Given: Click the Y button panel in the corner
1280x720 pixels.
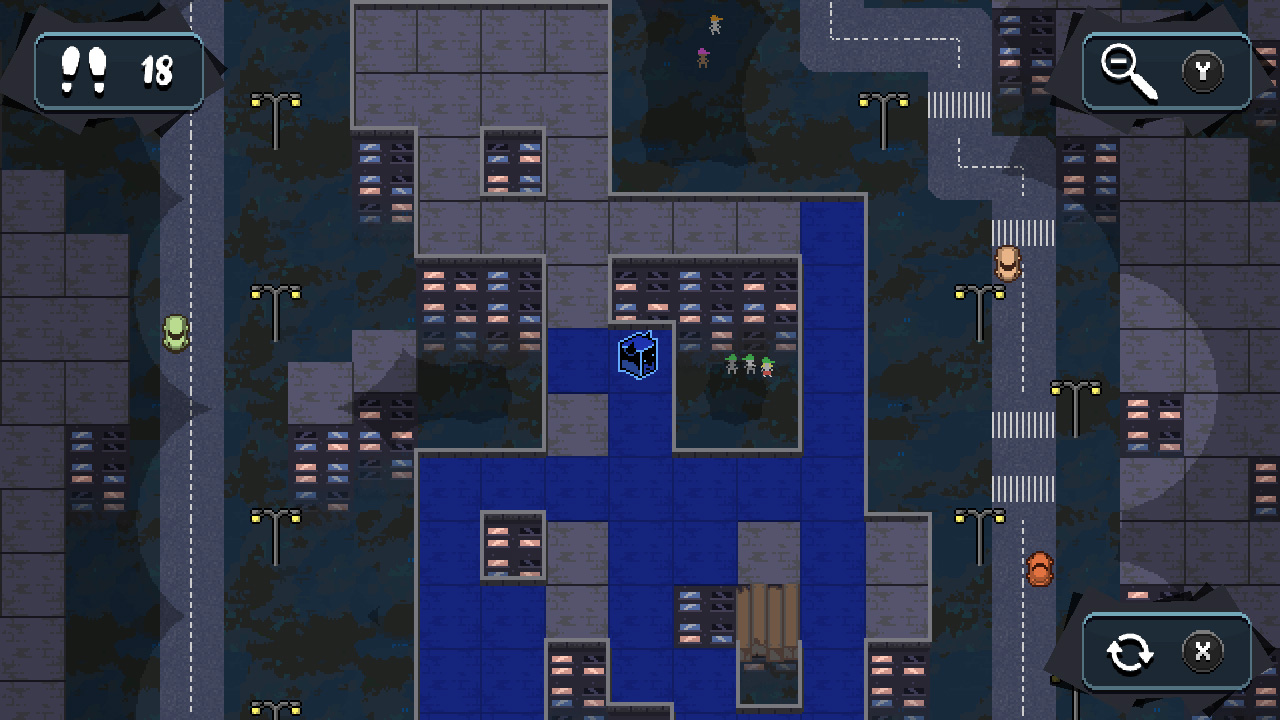Looking at the screenshot, I should pyautogui.click(x=1203, y=71).
